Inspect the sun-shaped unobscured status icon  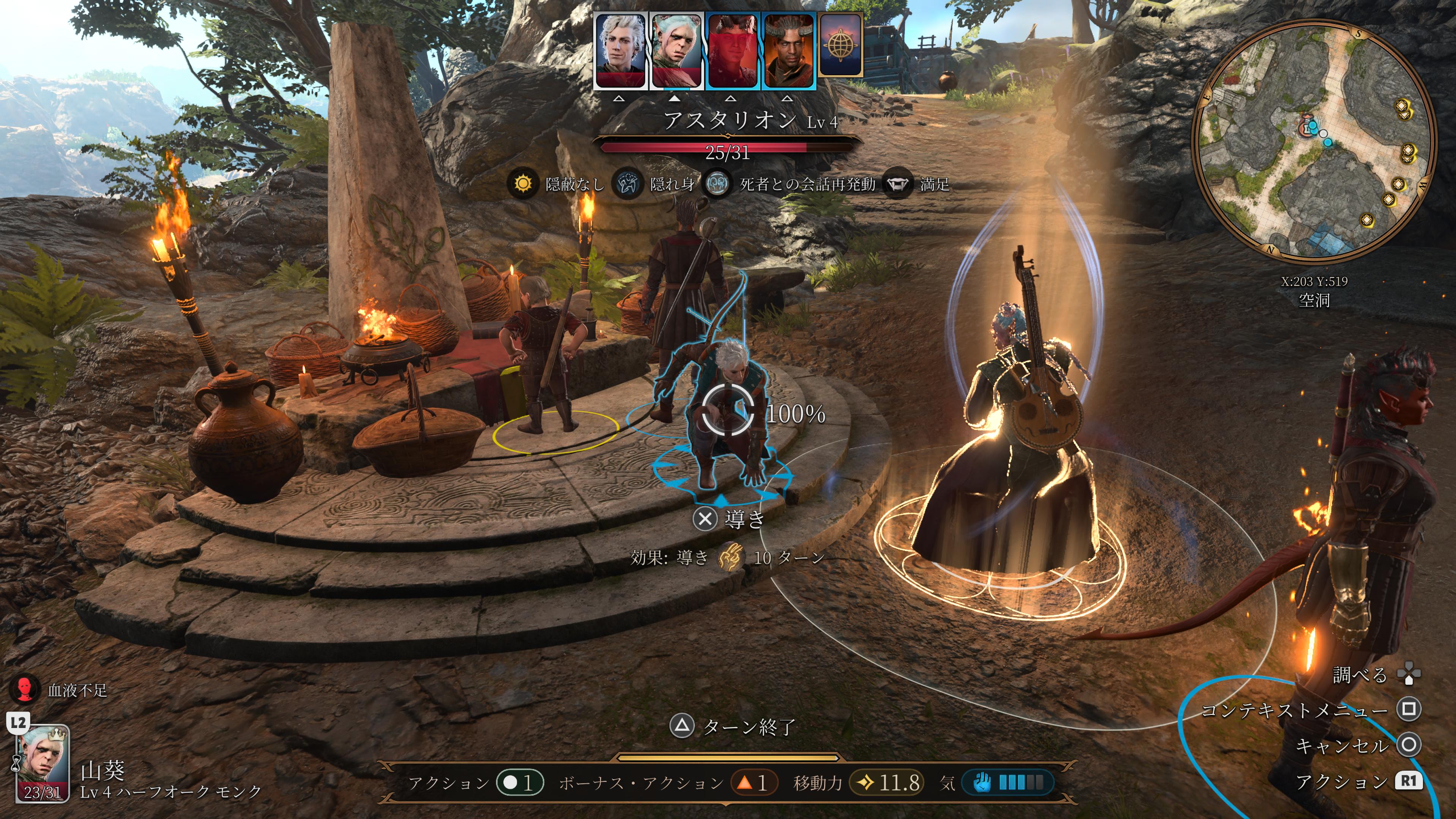click(523, 184)
